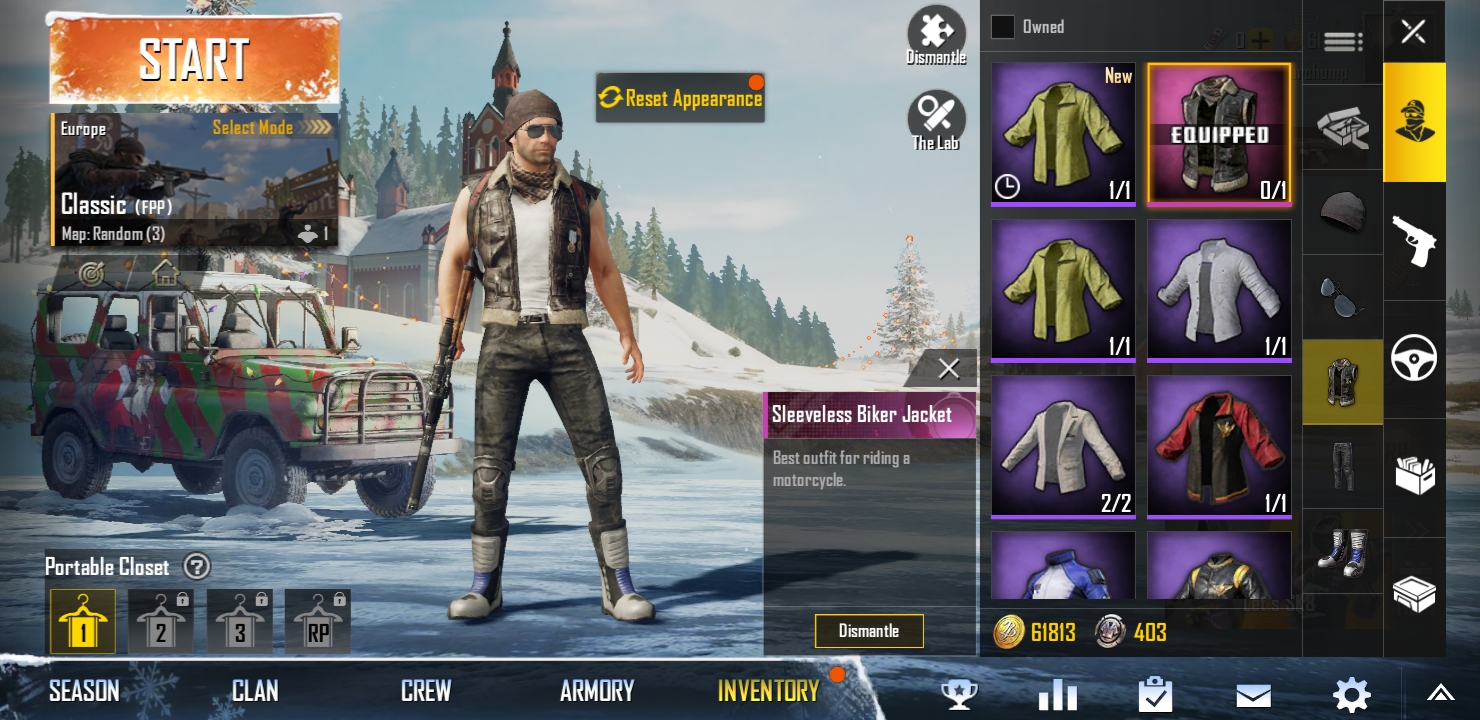The height and width of the screenshot is (720, 1480).
Task: Click Reset Appearance
Action: (680, 98)
